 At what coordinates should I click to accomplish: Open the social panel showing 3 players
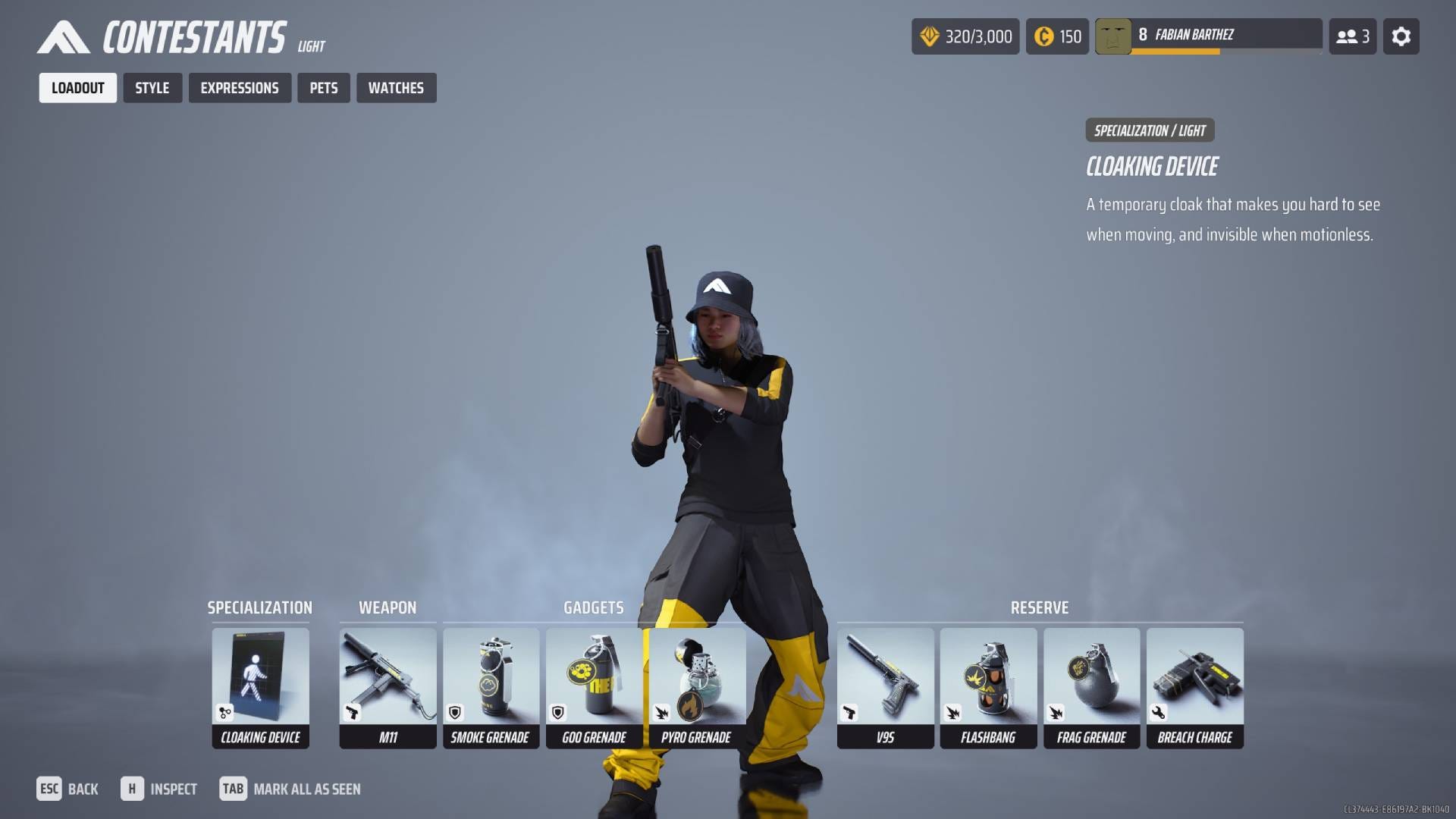pos(1353,36)
